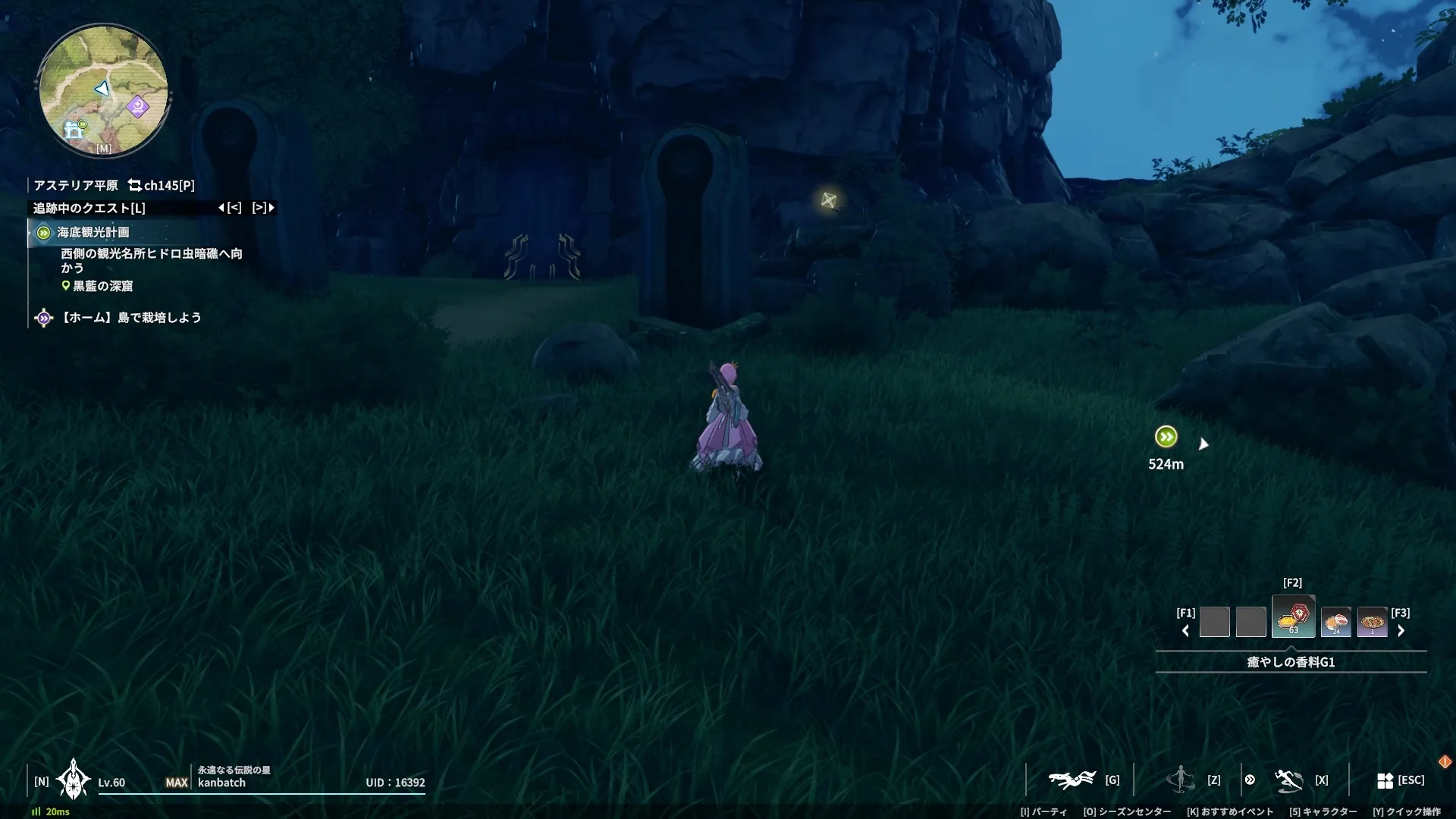
Task: Click the 黒藍の深窟 quest location link
Action: [102, 286]
